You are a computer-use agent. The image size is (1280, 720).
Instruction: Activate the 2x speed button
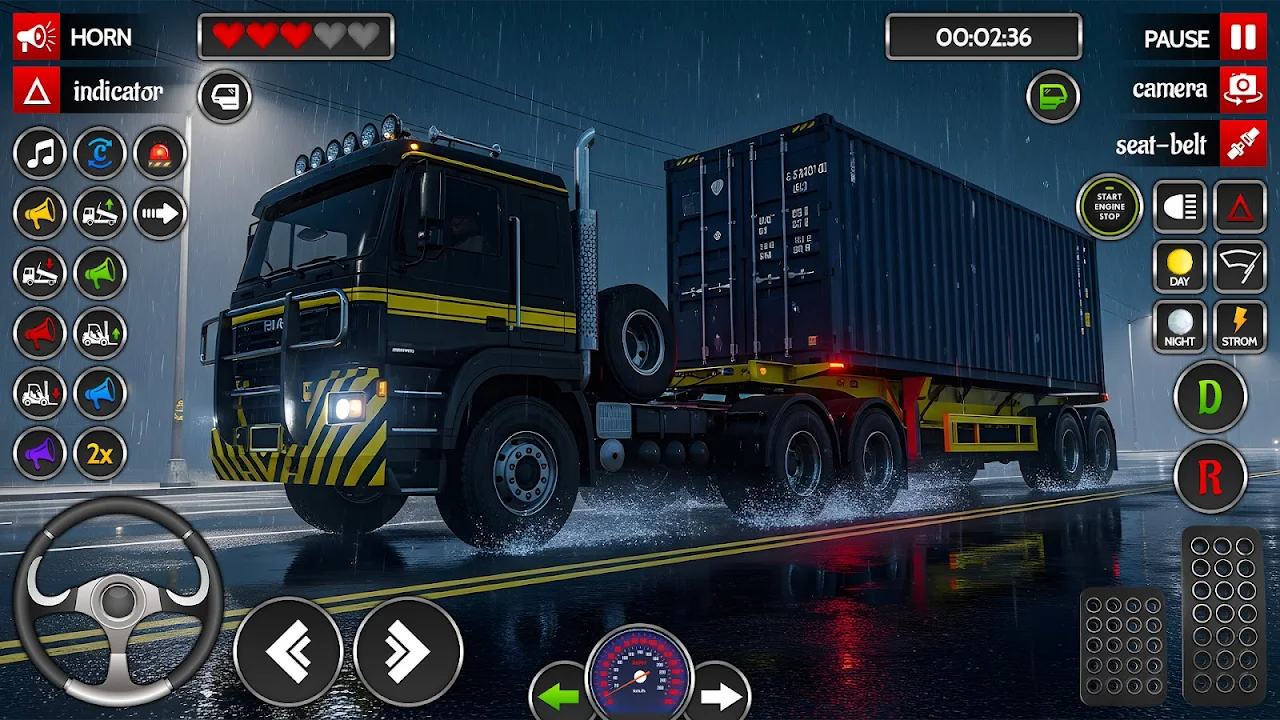pyautogui.click(x=100, y=453)
